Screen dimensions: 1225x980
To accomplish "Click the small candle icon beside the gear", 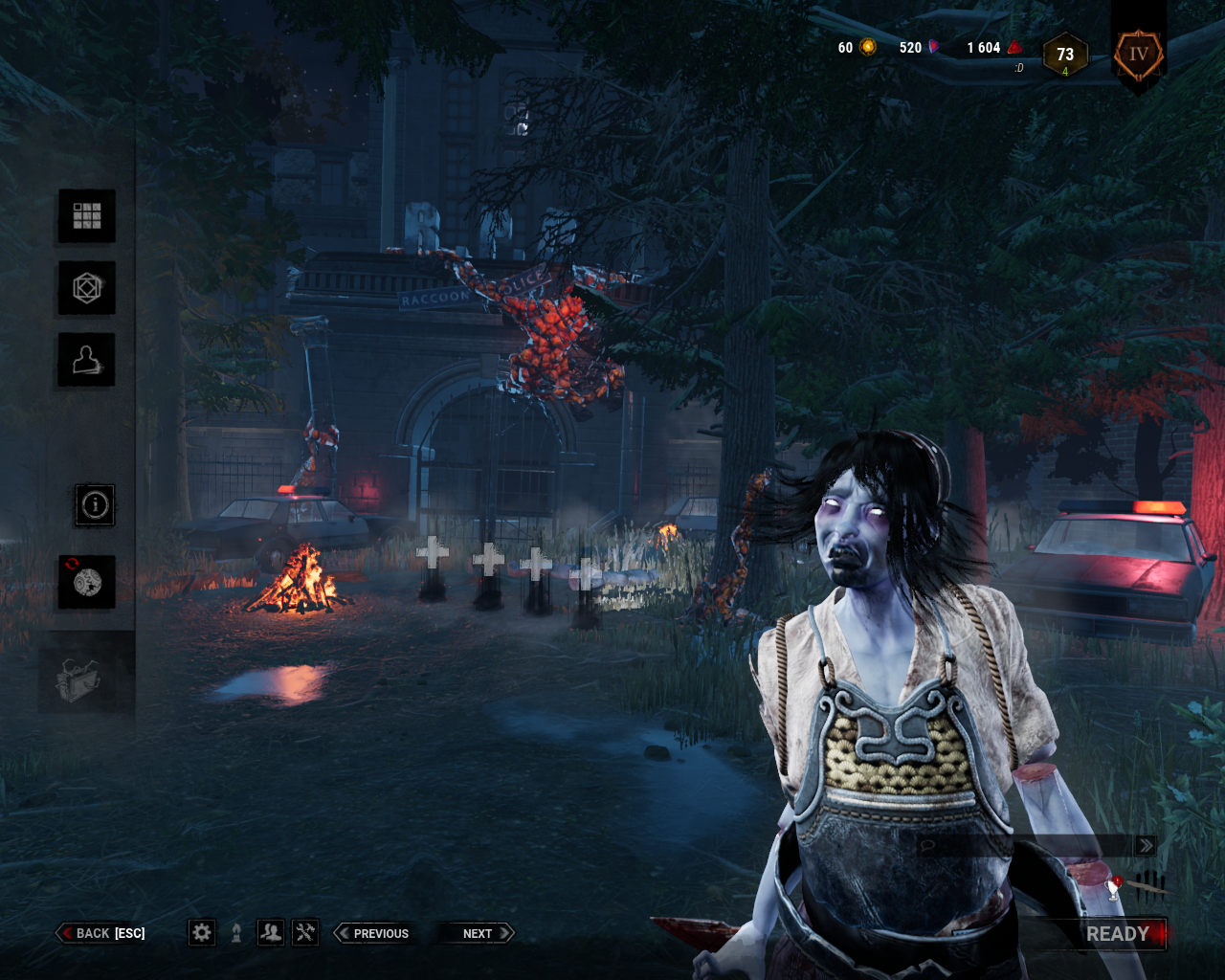I will point(234,932).
